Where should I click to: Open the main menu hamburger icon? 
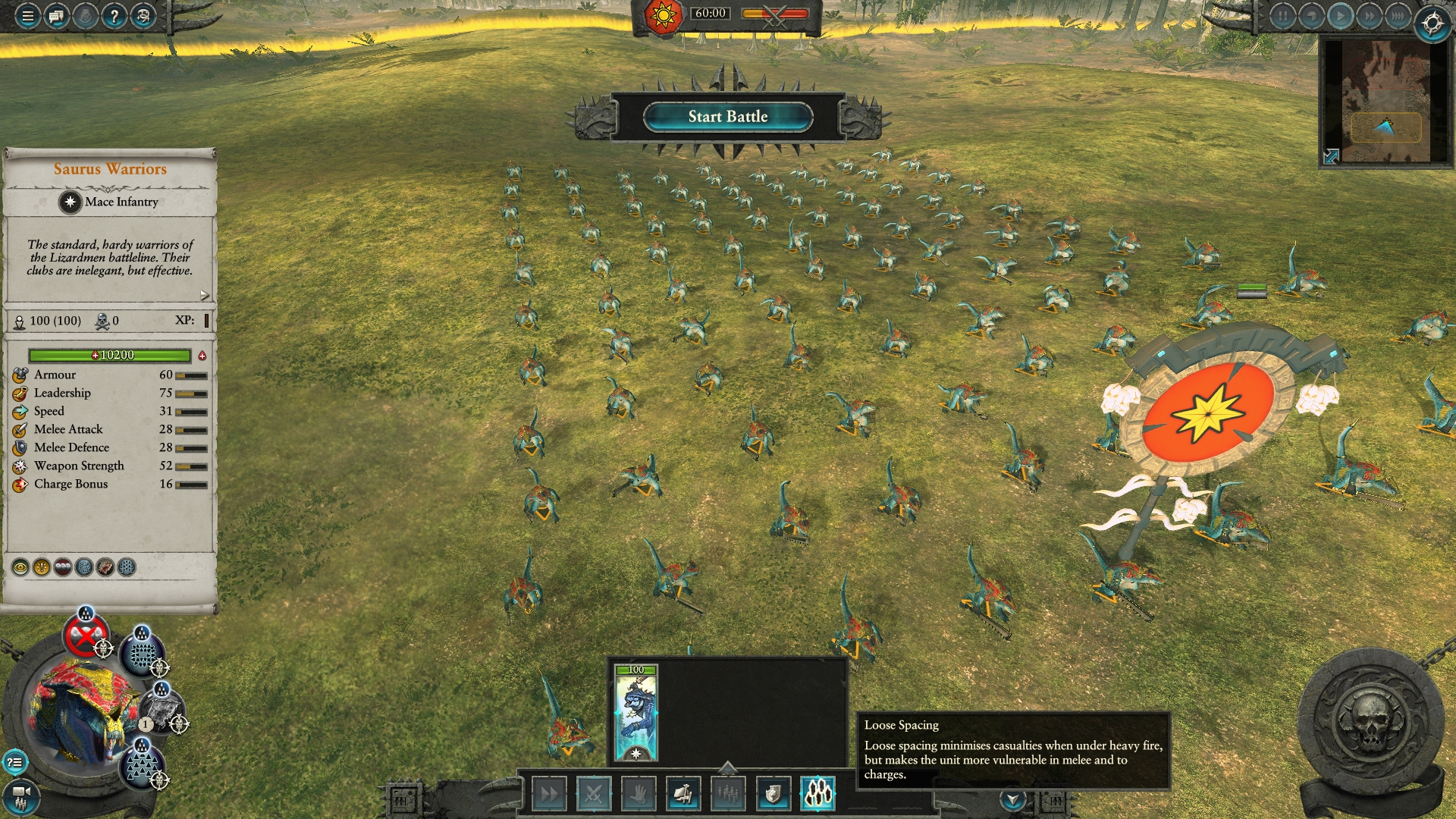pyautogui.click(x=27, y=16)
